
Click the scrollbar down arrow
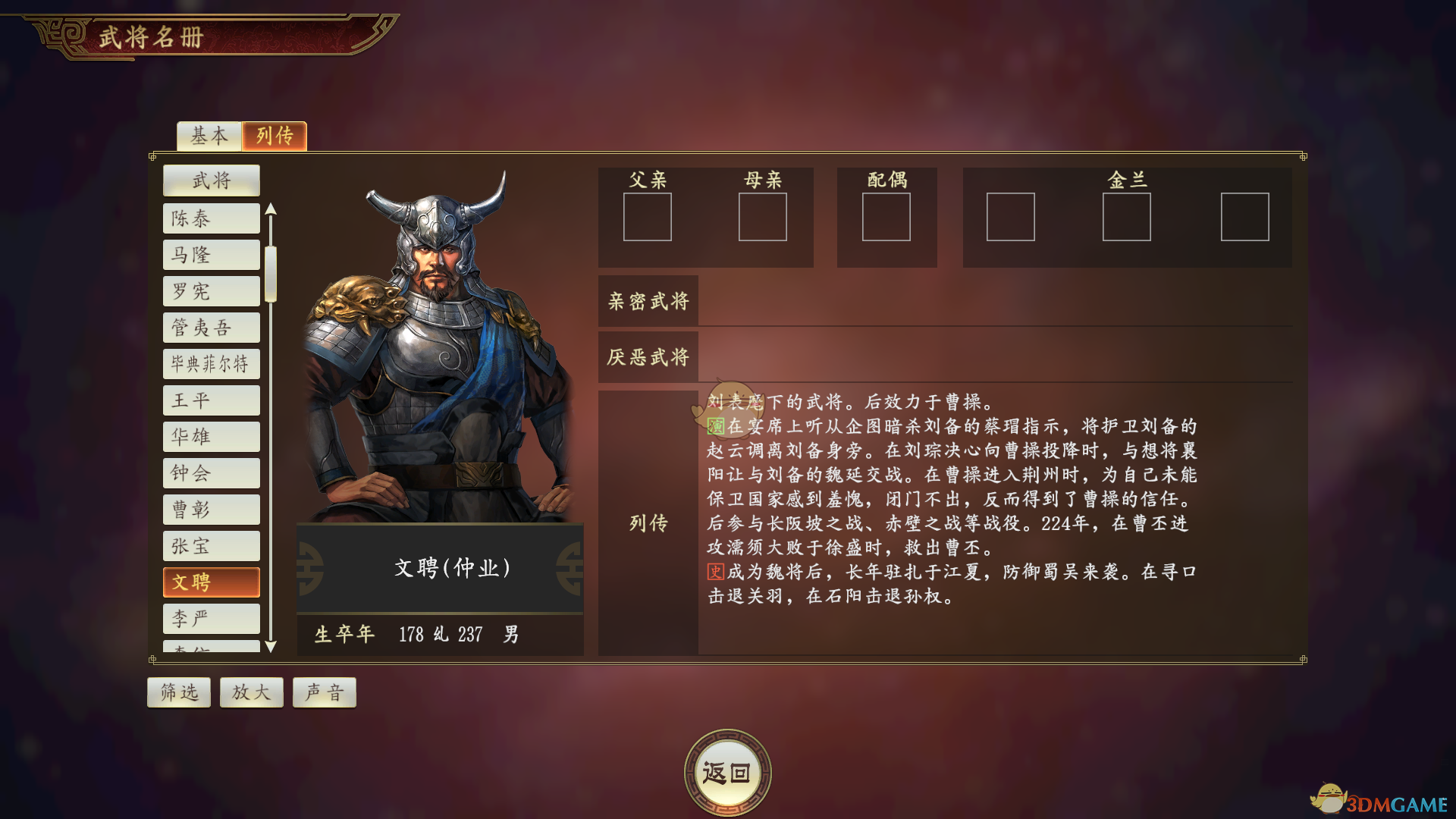(272, 648)
